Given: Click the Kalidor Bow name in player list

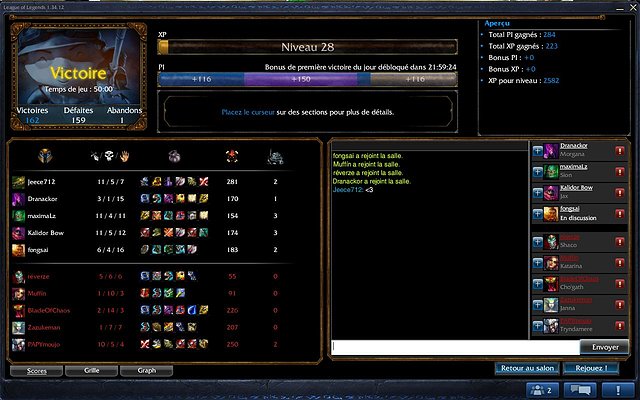Looking at the screenshot, I should click(x=576, y=187).
